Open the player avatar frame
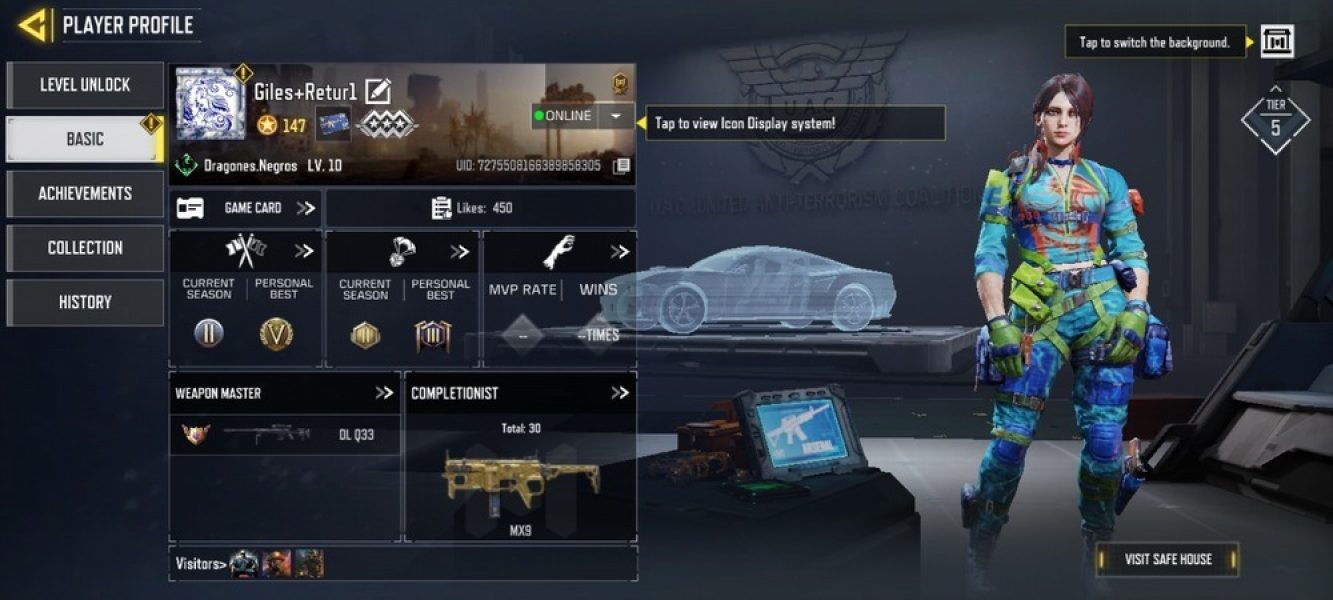Image resolution: width=1333 pixels, height=600 pixels. pos(210,104)
